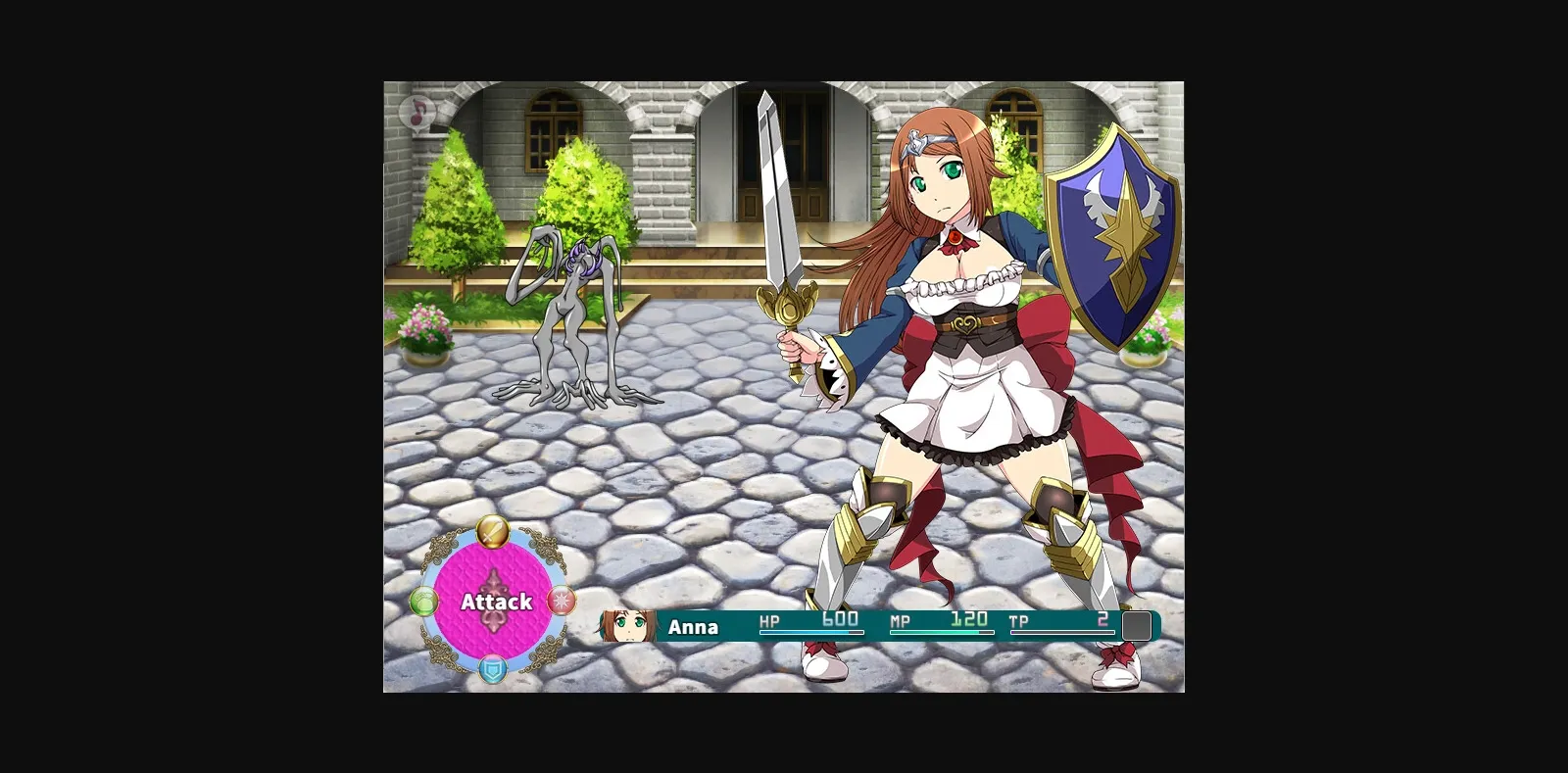The height and width of the screenshot is (773, 1568).
Task: Select the gold sword Attack icon
Action: click(x=493, y=532)
